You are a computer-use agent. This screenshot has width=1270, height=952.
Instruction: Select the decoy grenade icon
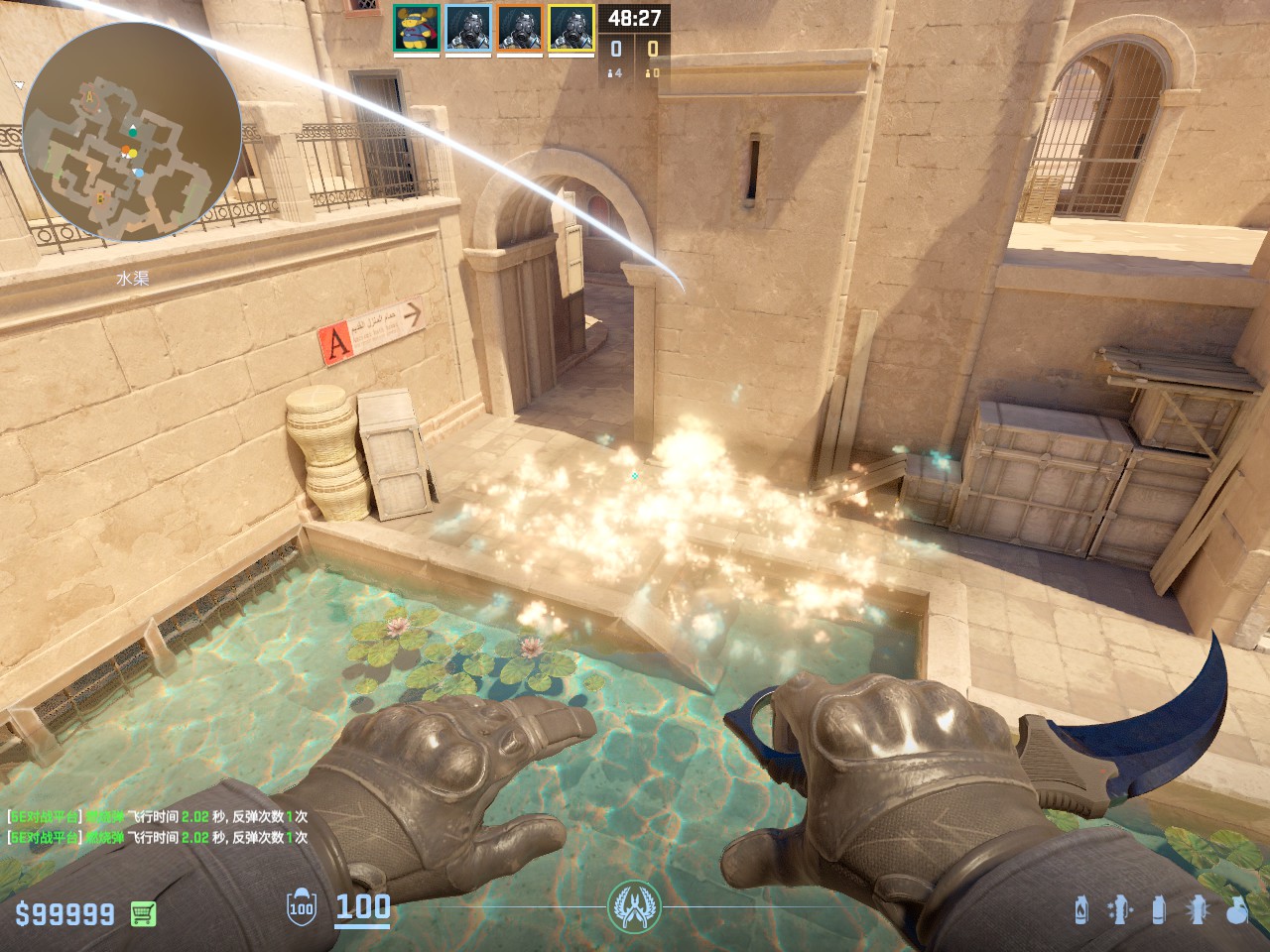coord(1119,909)
